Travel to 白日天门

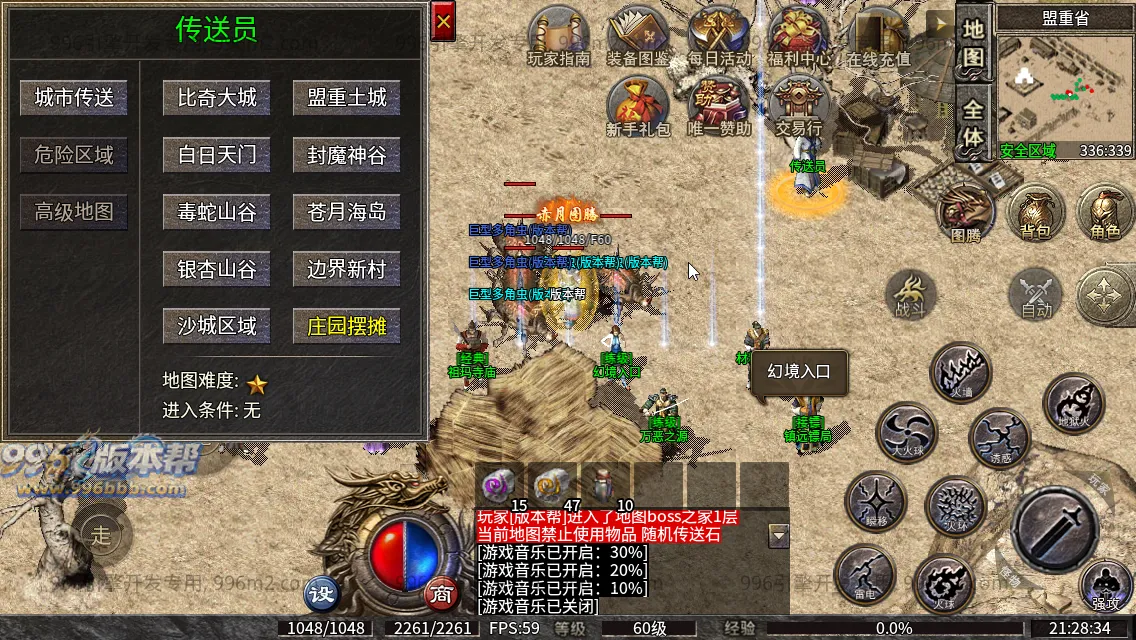(x=217, y=155)
